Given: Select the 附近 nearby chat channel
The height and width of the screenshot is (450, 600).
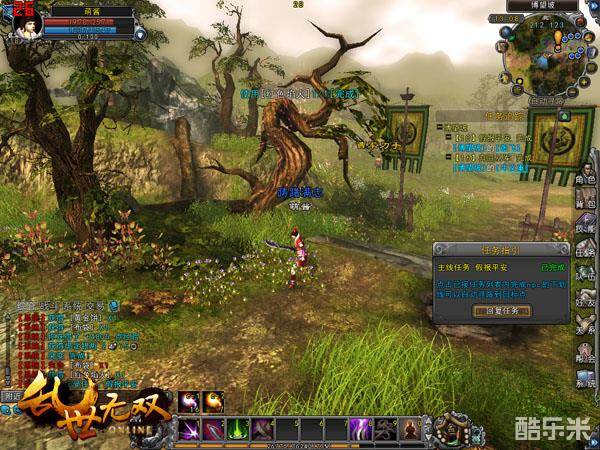Looking at the screenshot, I should [12, 396].
